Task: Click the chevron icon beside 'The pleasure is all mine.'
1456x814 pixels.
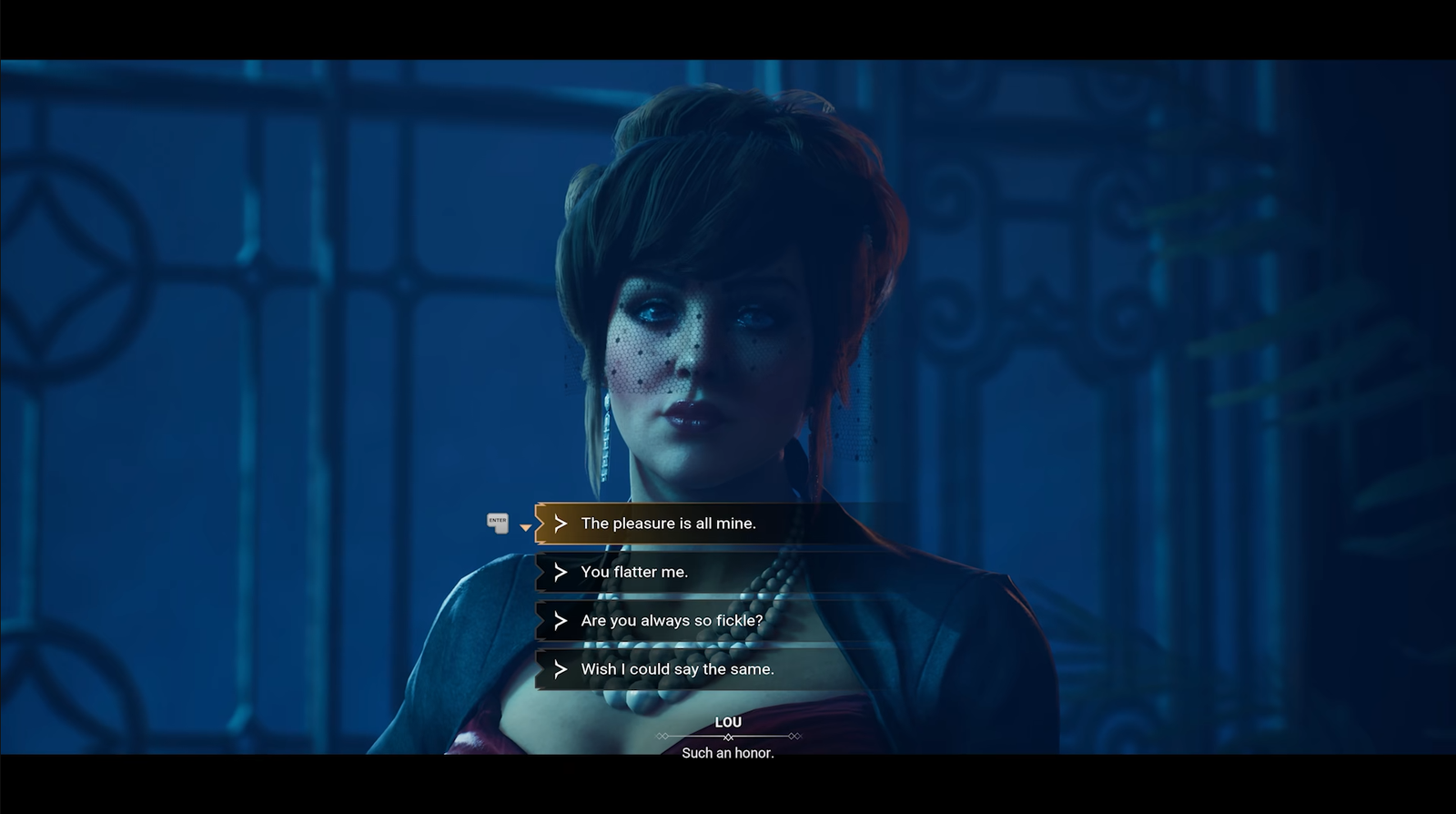Action: click(560, 524)
